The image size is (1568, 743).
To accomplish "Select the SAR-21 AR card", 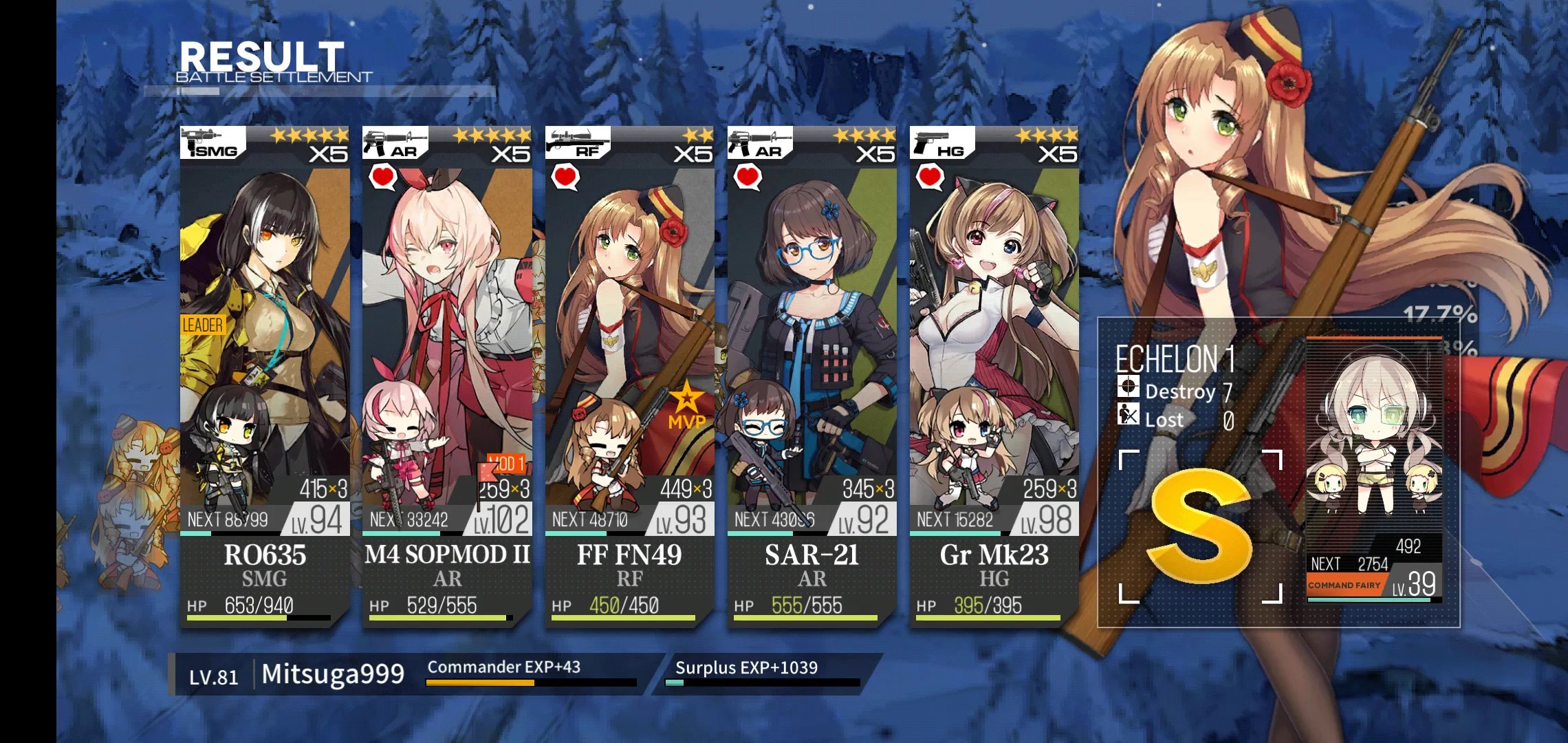I will [812, 375].
